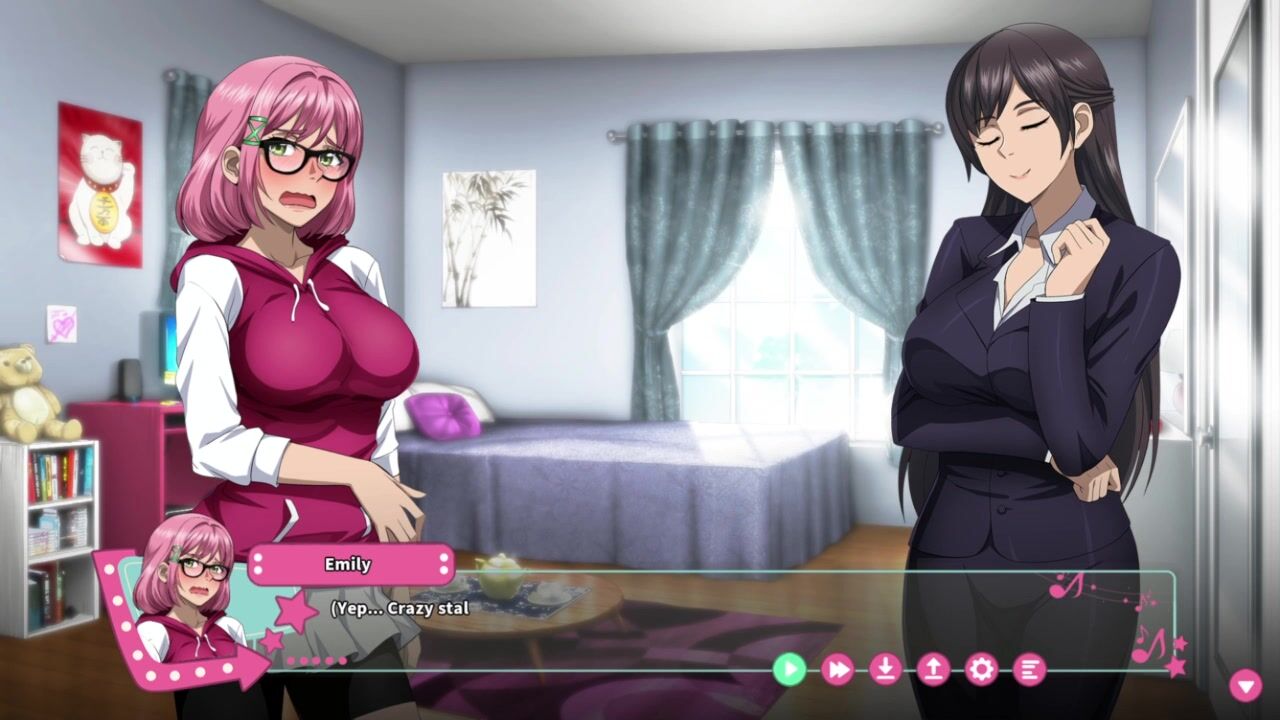Open the load menu with the upload-arrow icon
The height and width of the screenshot is (720, 1280).
pos(933,669)
